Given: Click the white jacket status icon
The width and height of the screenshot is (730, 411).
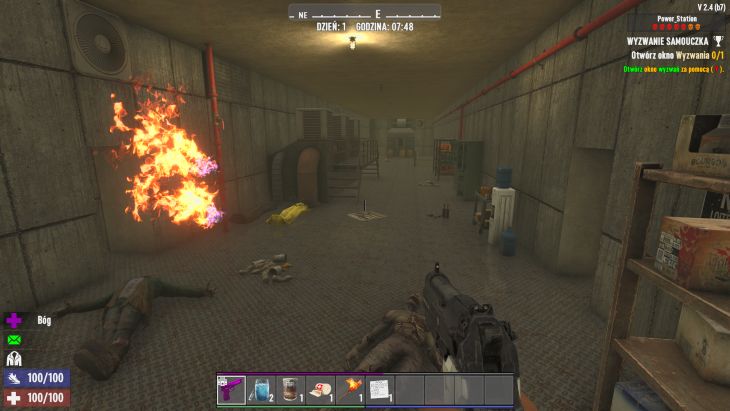Looking at the screenshot, I should pyautogui.click(x=14, y=359).
